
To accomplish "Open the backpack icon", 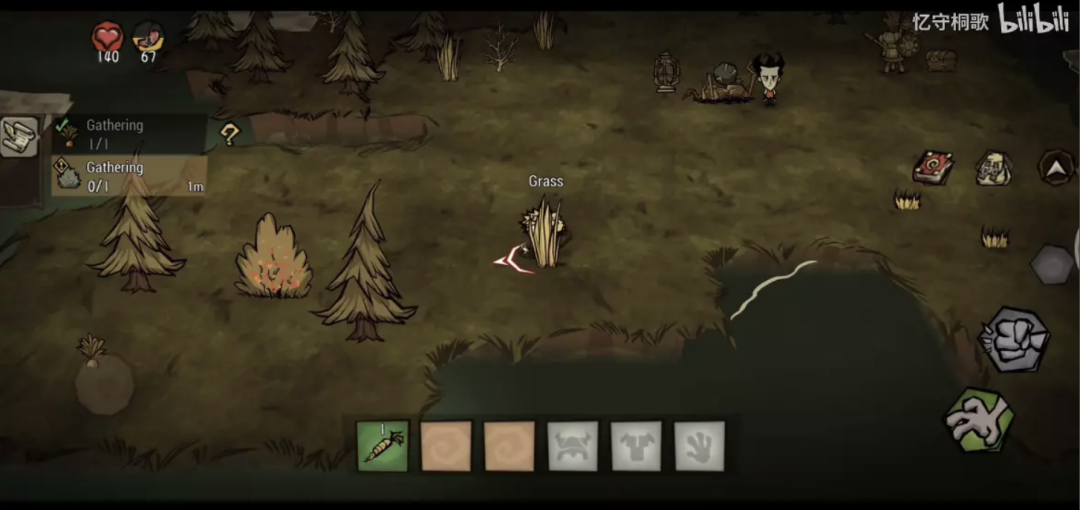I will pos(993,168).
